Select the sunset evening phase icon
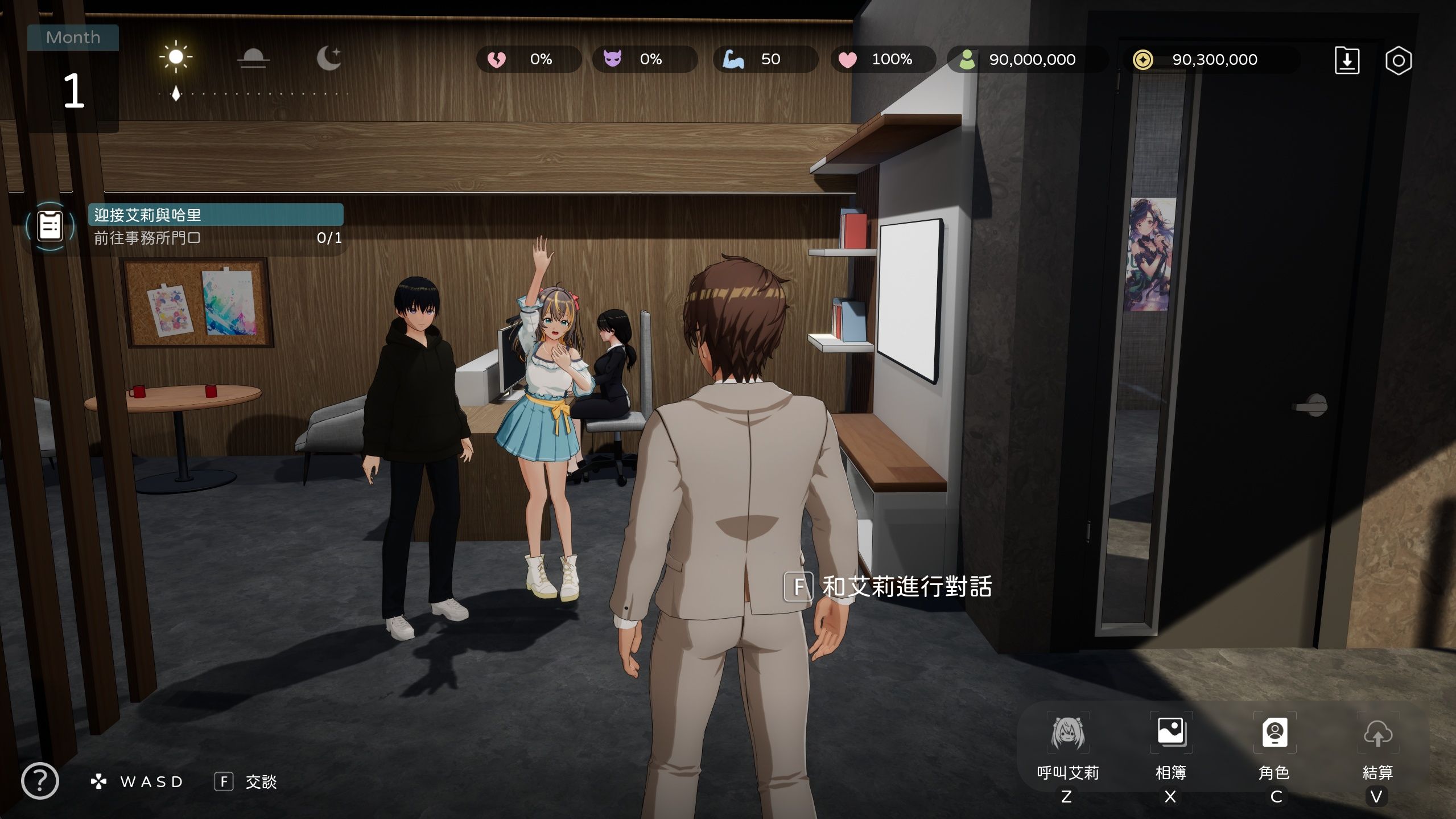Image resolution: width=1456 pixels, height=819 pixels. click(253, 58)
